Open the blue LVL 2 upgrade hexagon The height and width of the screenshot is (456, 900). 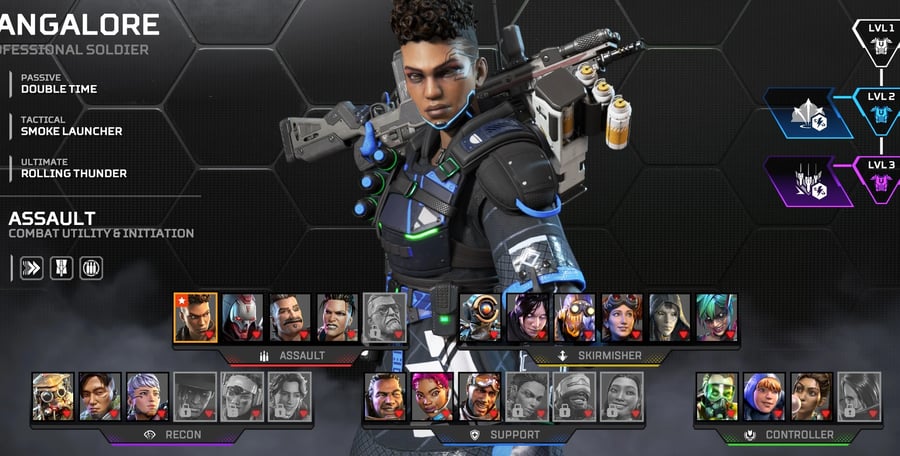(809, 112)
